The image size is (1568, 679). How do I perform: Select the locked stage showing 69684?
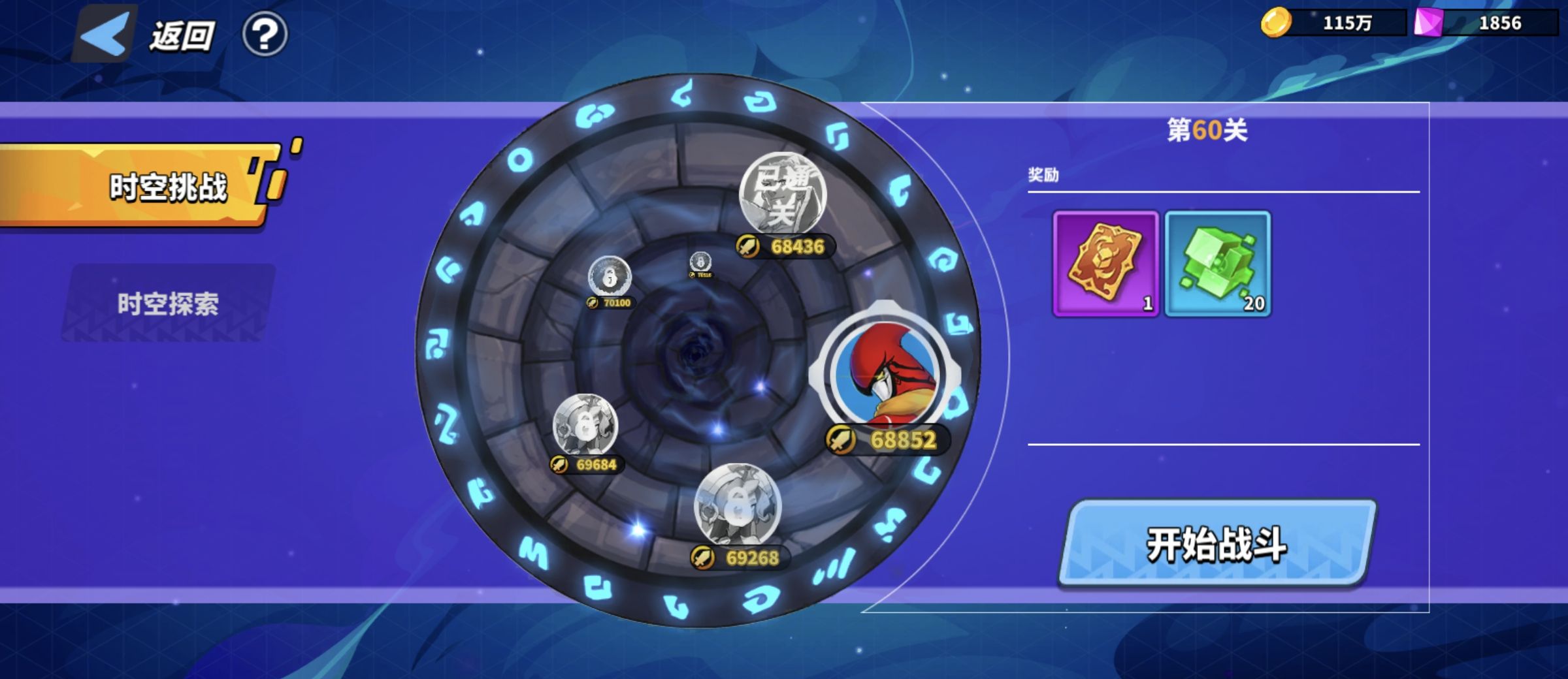585,425
